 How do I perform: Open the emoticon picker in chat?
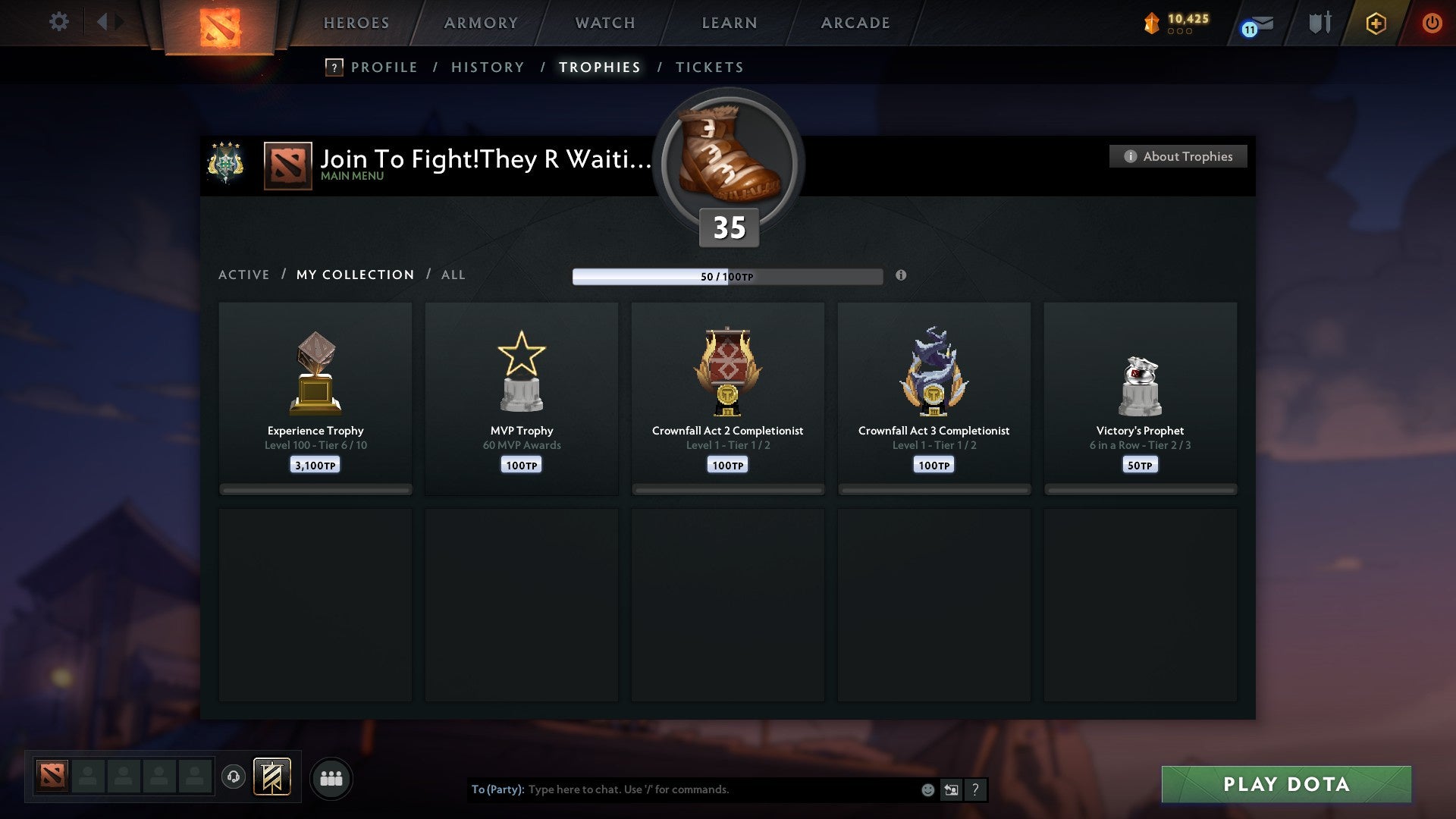point(927,789)
